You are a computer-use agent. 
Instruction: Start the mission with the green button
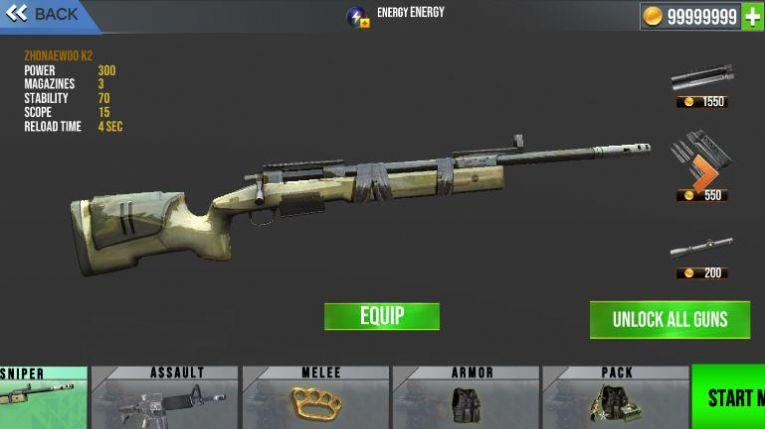[x=729, y=397]
